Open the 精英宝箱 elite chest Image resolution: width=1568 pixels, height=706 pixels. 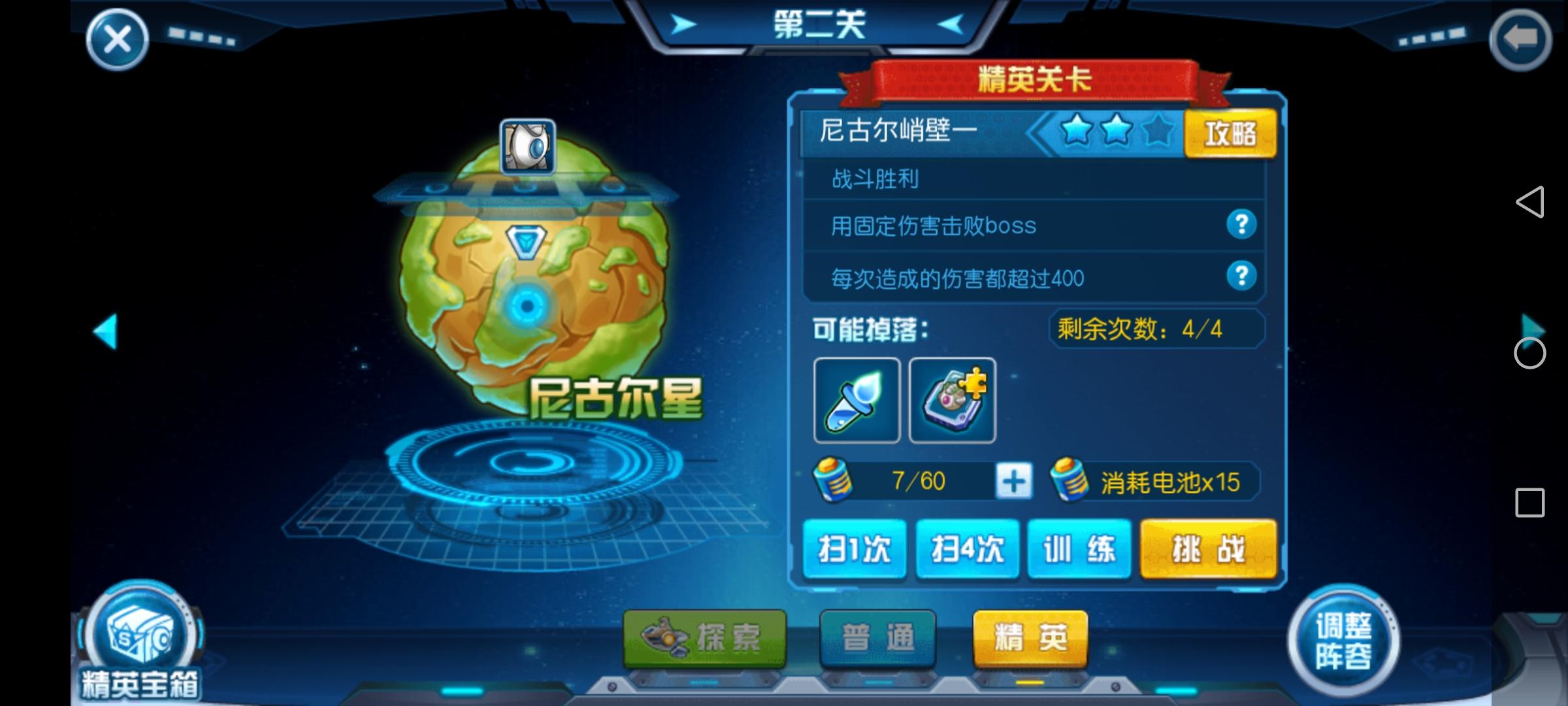click(137, 641)
